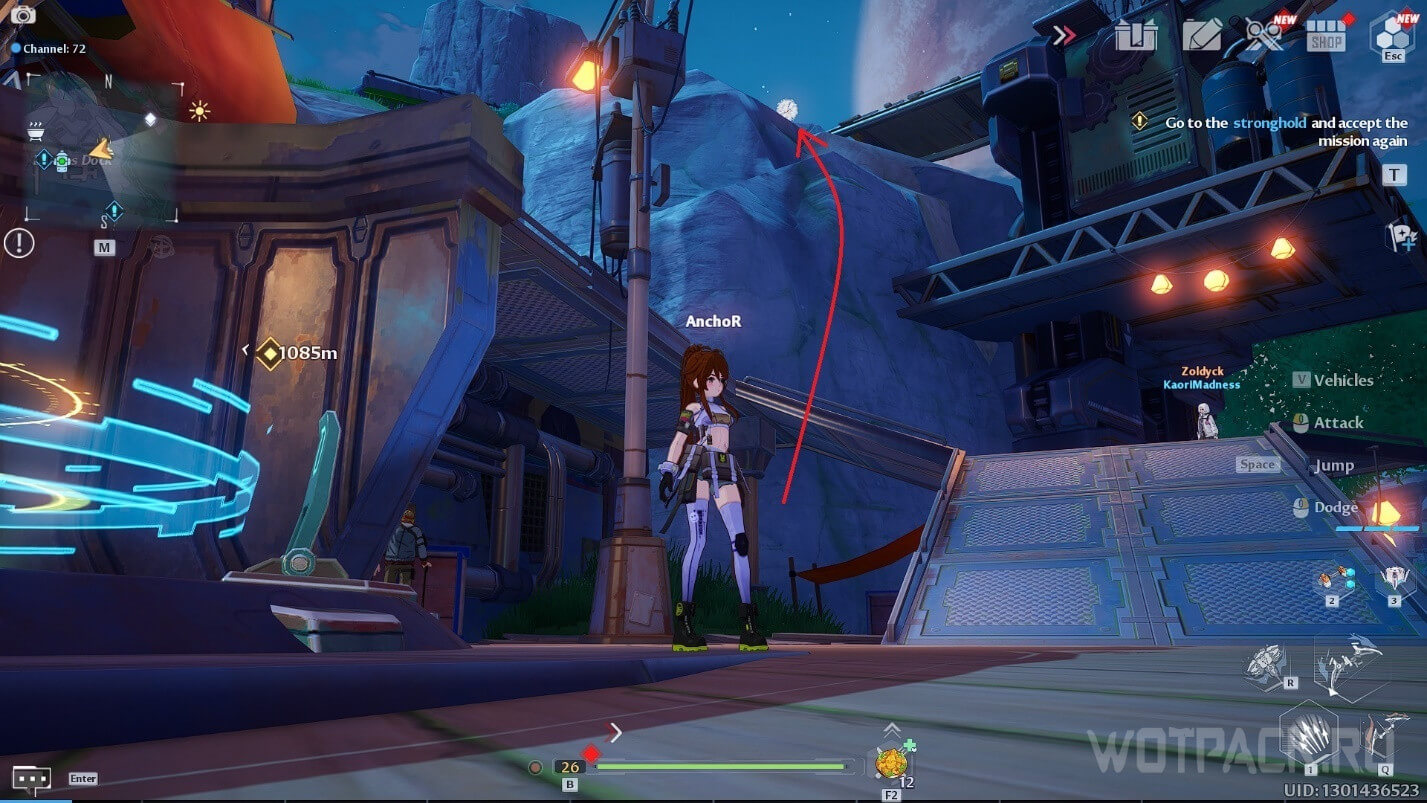Collapse the top menu with double arrows
Viewport: 1427px width, 803px height.
point(1064,35)
